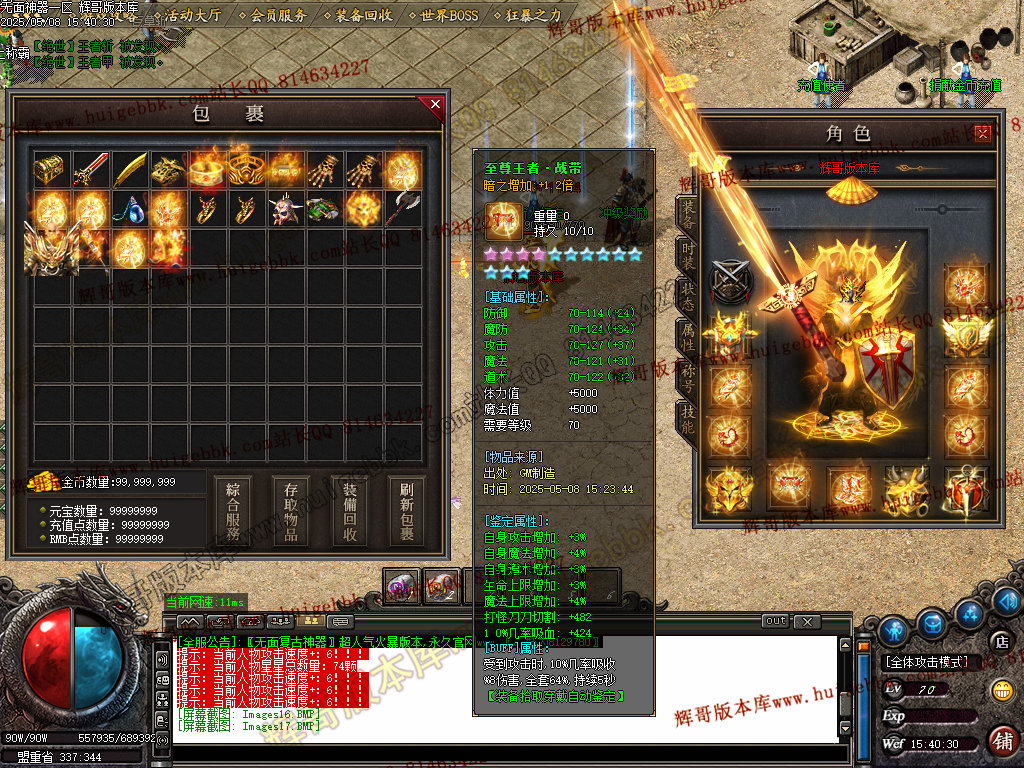Image resolution: width=1024 pixels, height=768 pixels.
Task: Switch to the 技能 skills tab
Action: (x=687, y=418)
